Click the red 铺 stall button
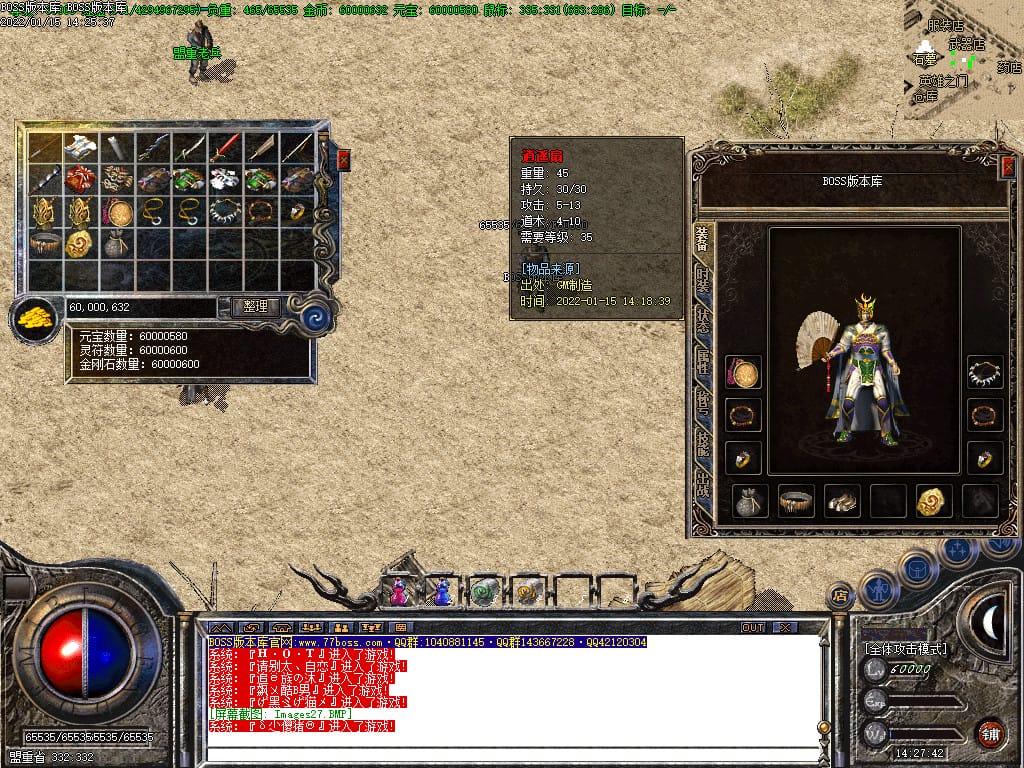1024x768 pixels. pos(991,733)
